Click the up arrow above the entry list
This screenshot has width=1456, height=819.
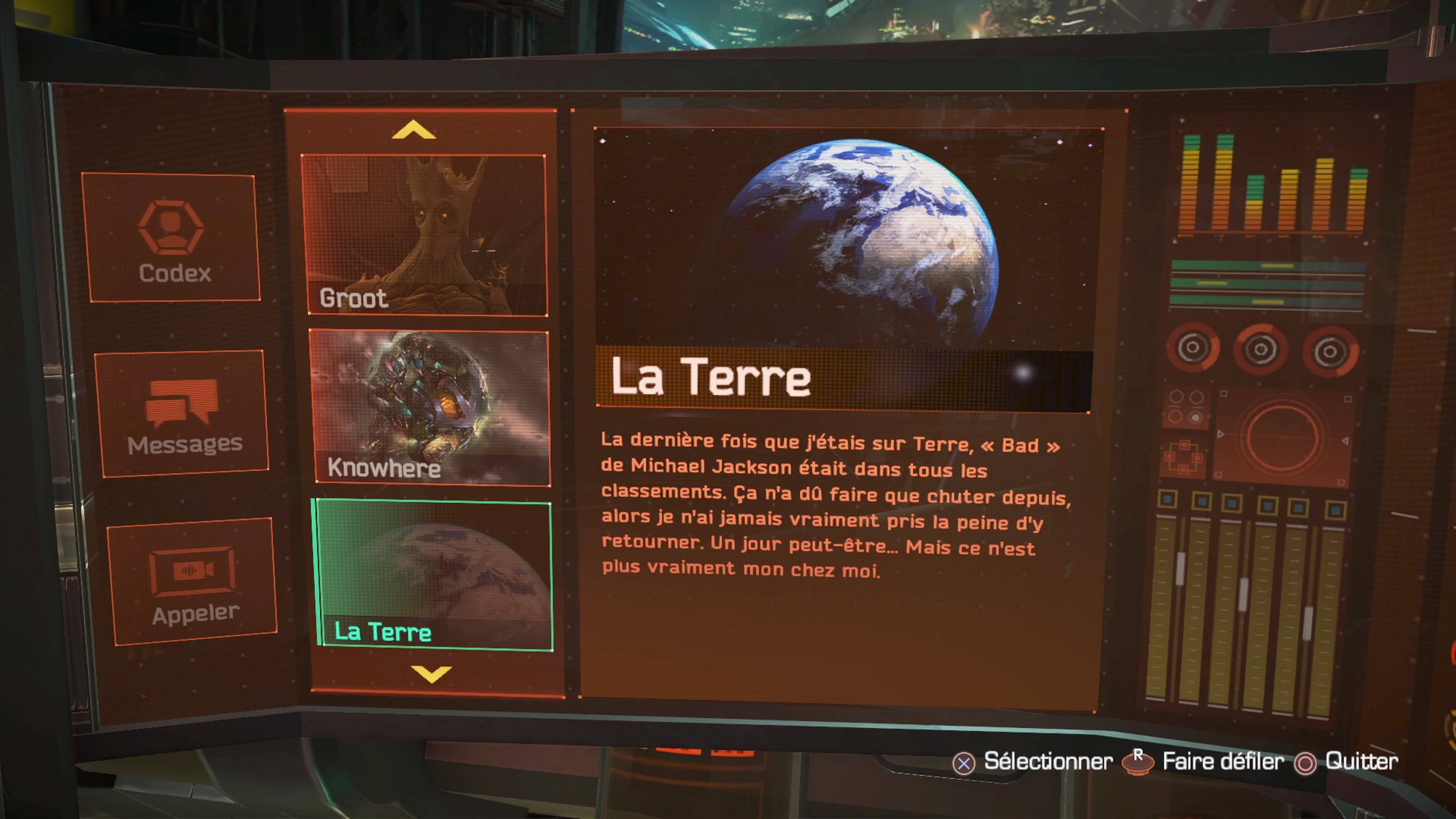(413, 130)
